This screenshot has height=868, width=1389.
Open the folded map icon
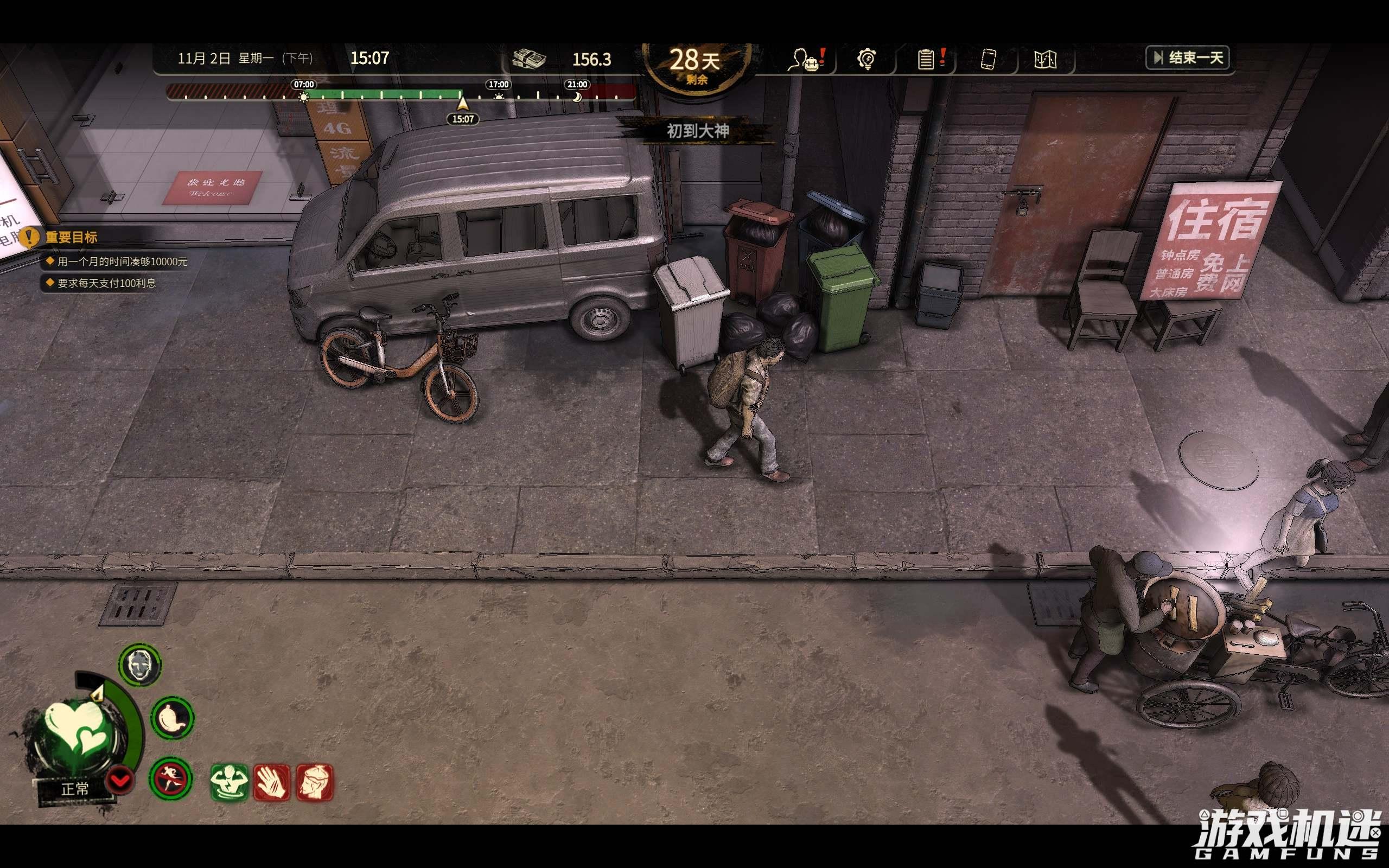1044,59
